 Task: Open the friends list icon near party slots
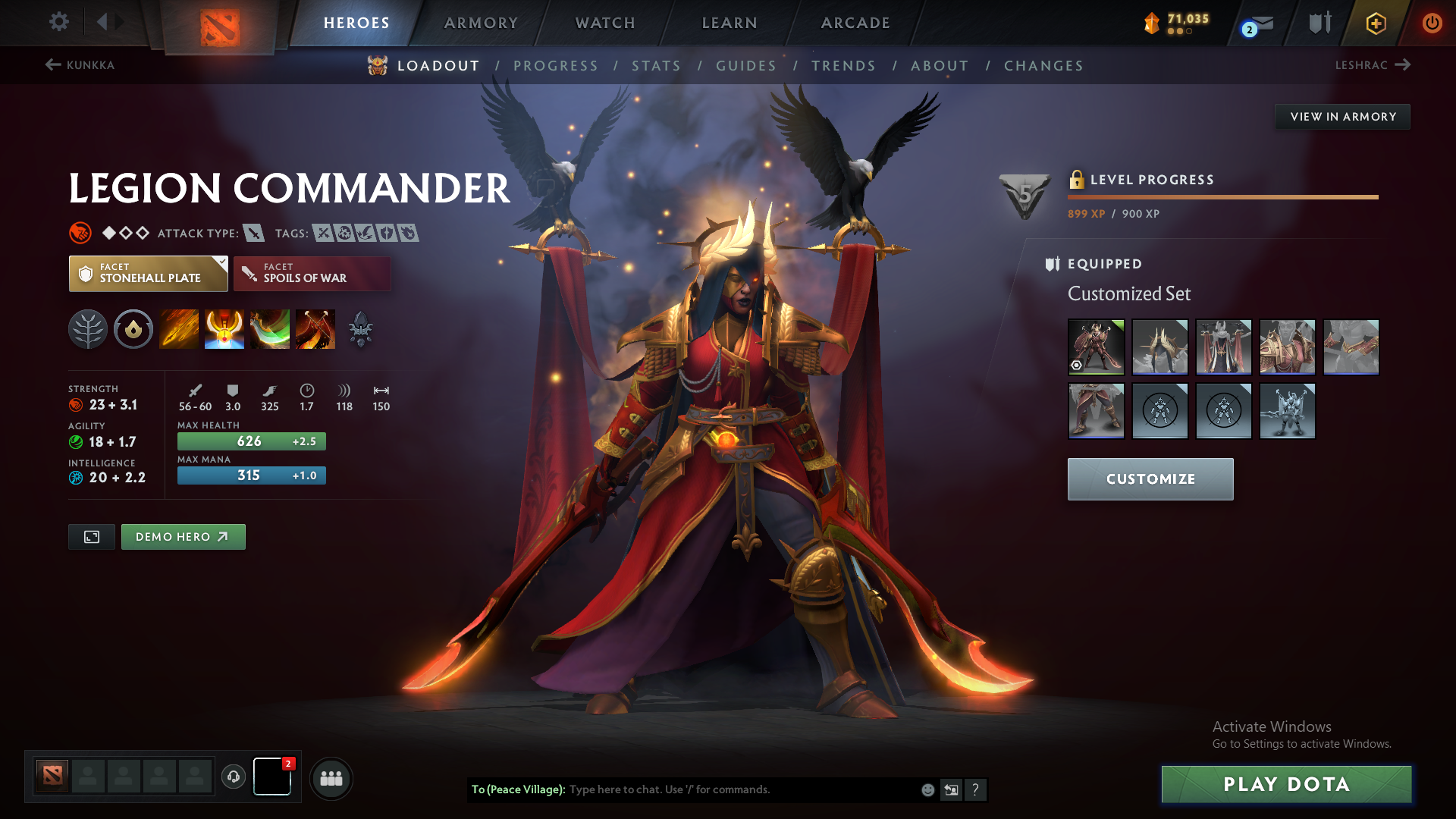coord(331,778)
